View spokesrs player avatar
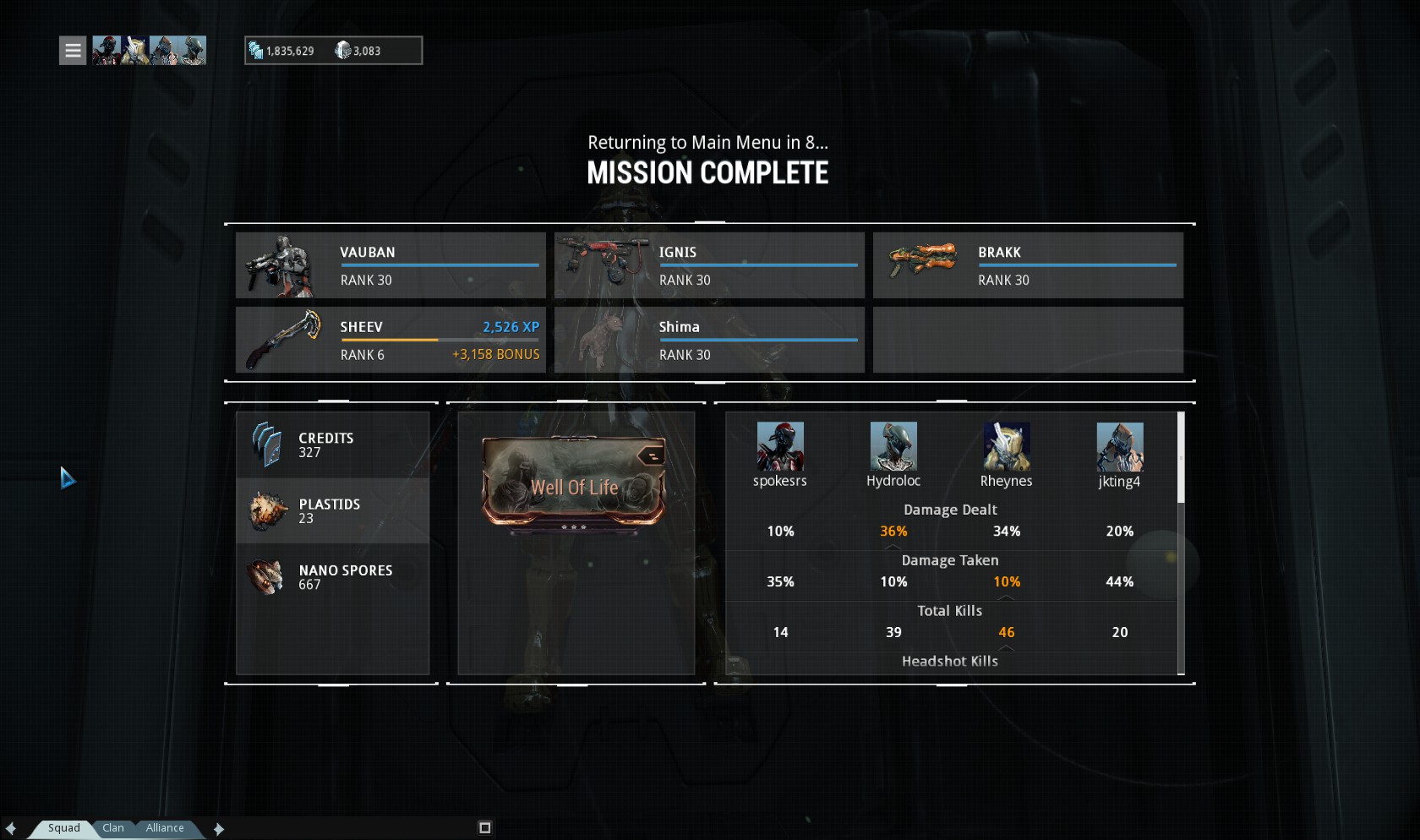Image resolution: width=1420 pixels, height=840 pixels. click(x=780, y=446)
